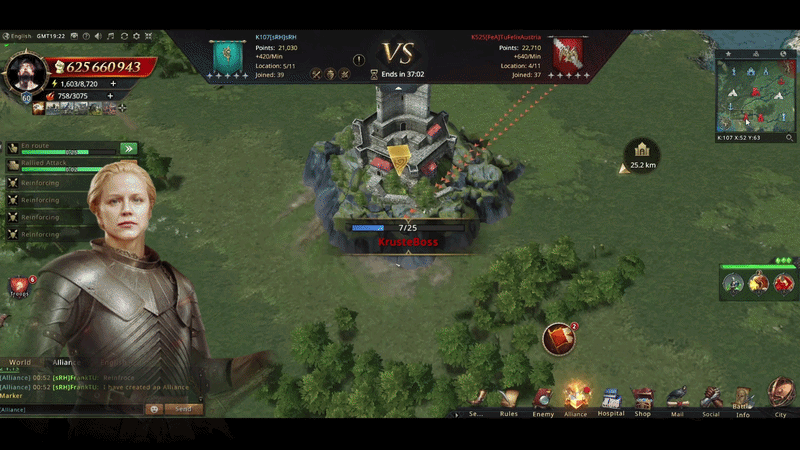Return to the City view
Image resolution: width=800 pixels, height=450 pixels.
tap(780, 397)
